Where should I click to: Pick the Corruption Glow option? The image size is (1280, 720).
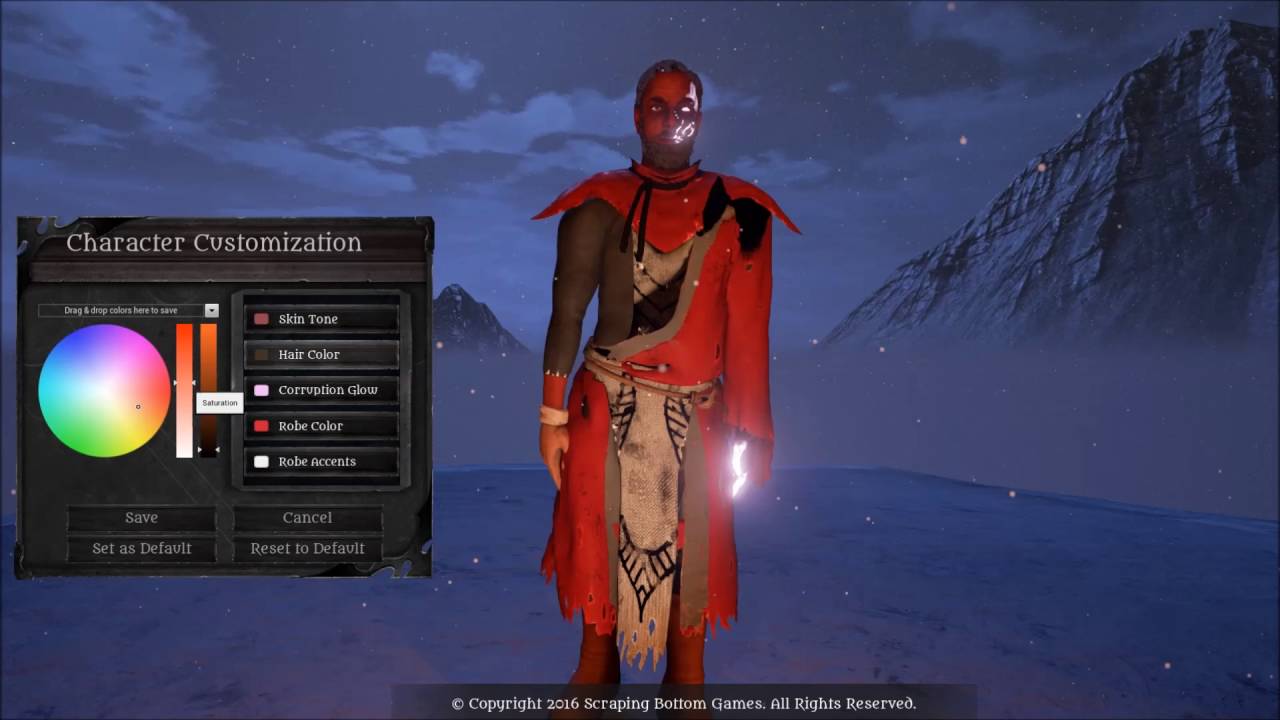(321, 390)
